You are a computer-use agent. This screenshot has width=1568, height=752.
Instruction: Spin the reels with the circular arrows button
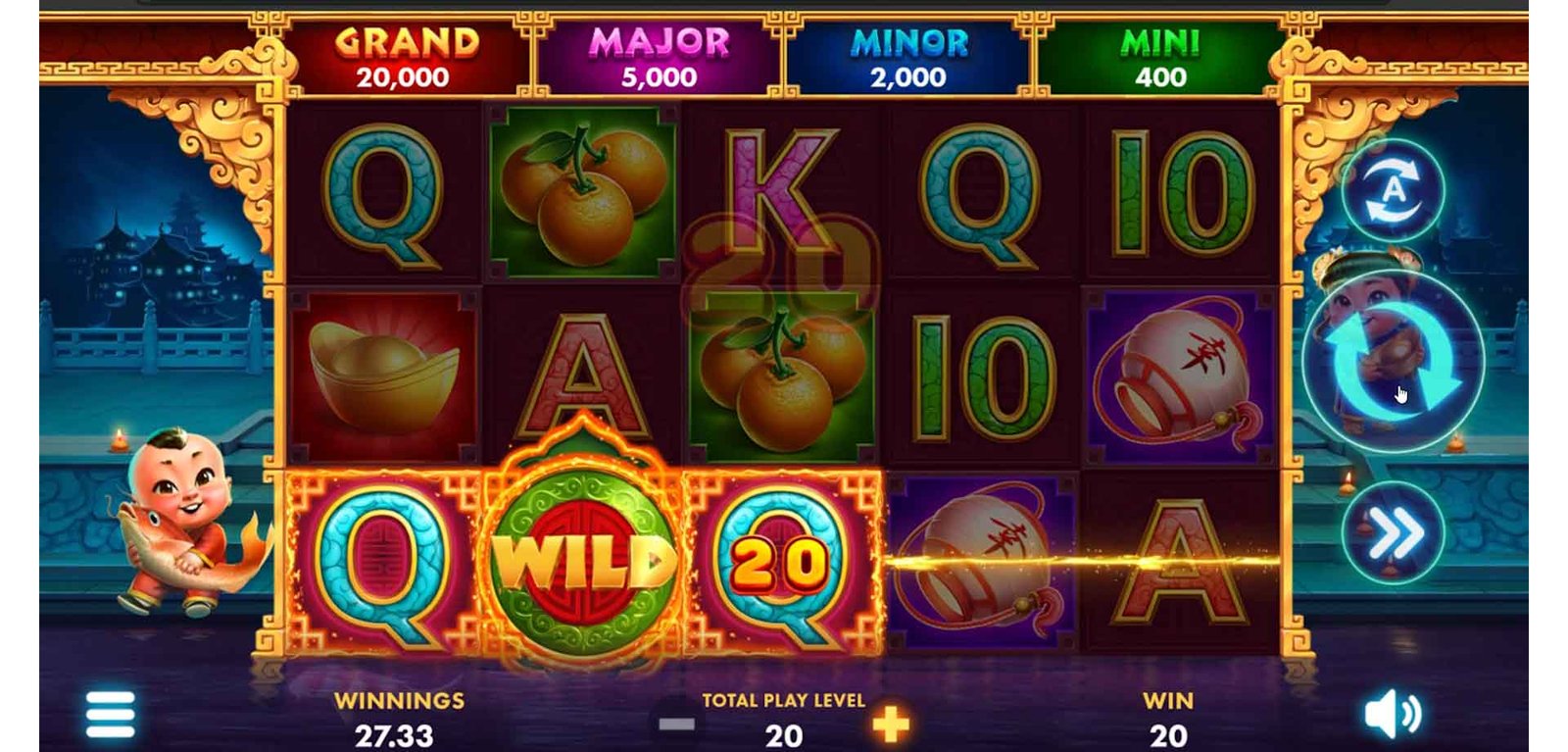pyautogui.click(x=1393, y=362)
